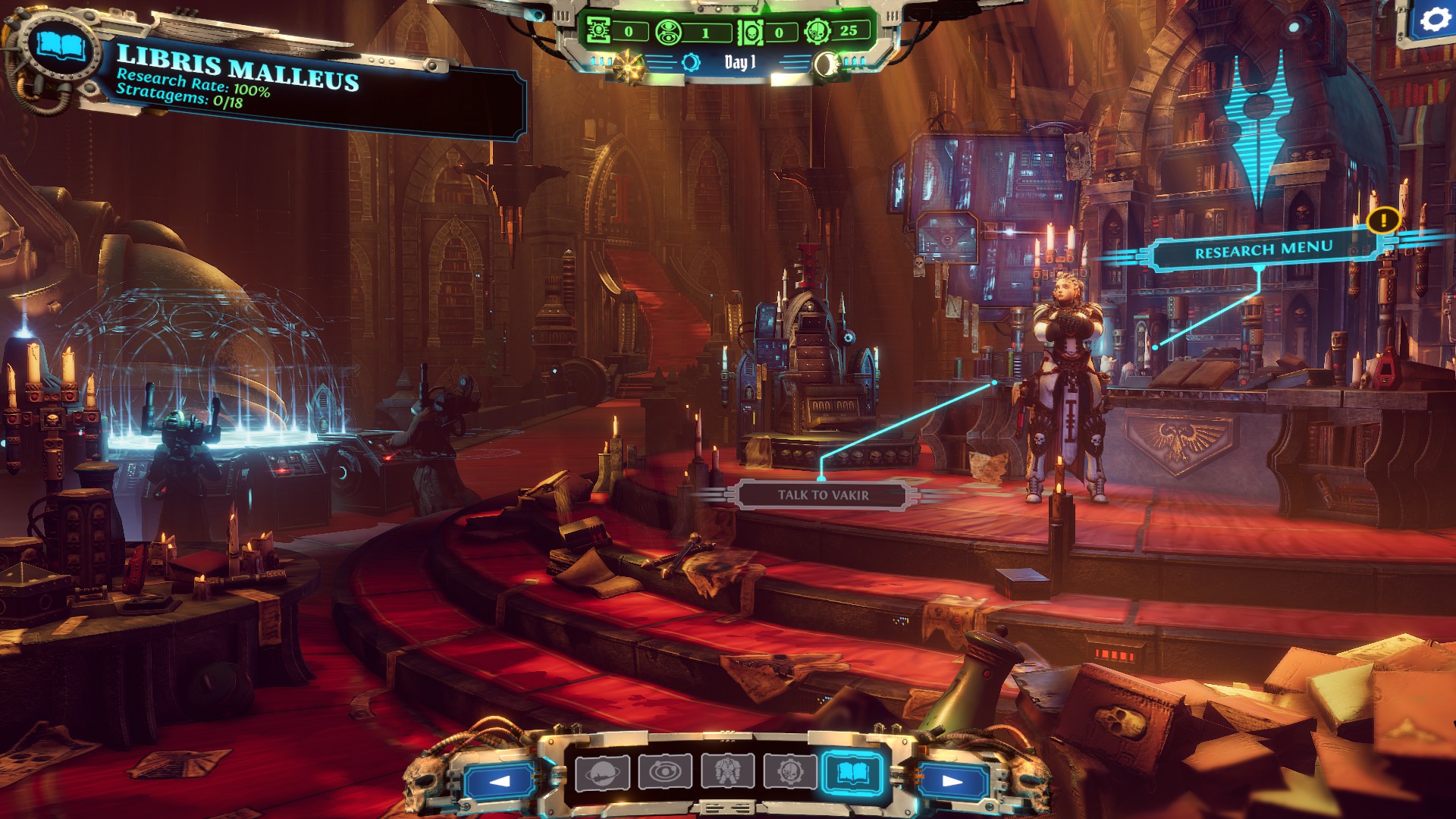Open the Research Menu
The width and height of the screenshot is (1456, 819).
[x=1263, y=250]
